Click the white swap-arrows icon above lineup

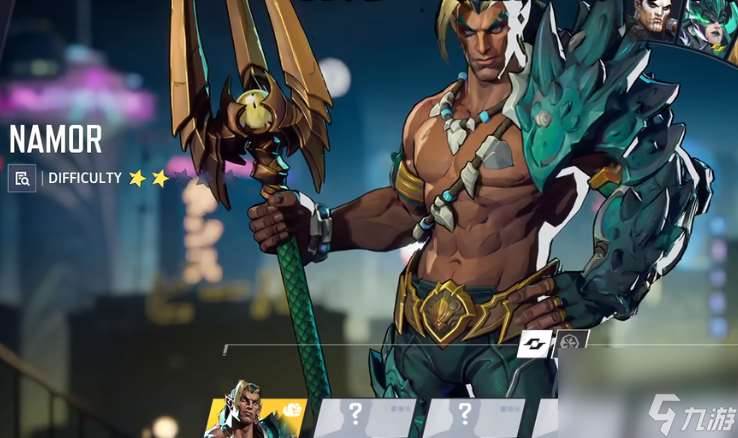pyautogui.click(x=534, y=344)
